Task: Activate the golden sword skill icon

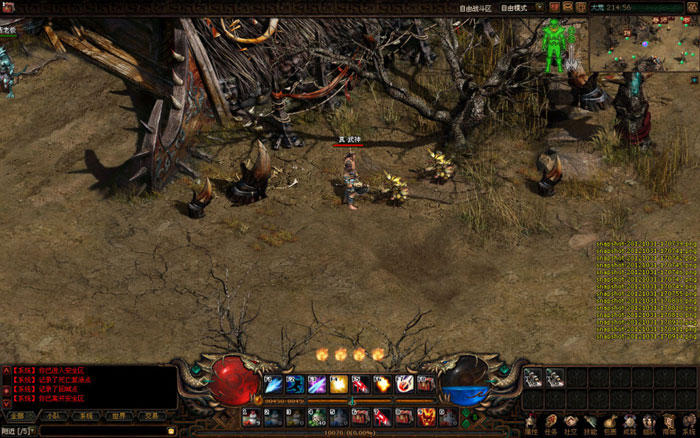Action: (x=339, y=384)
